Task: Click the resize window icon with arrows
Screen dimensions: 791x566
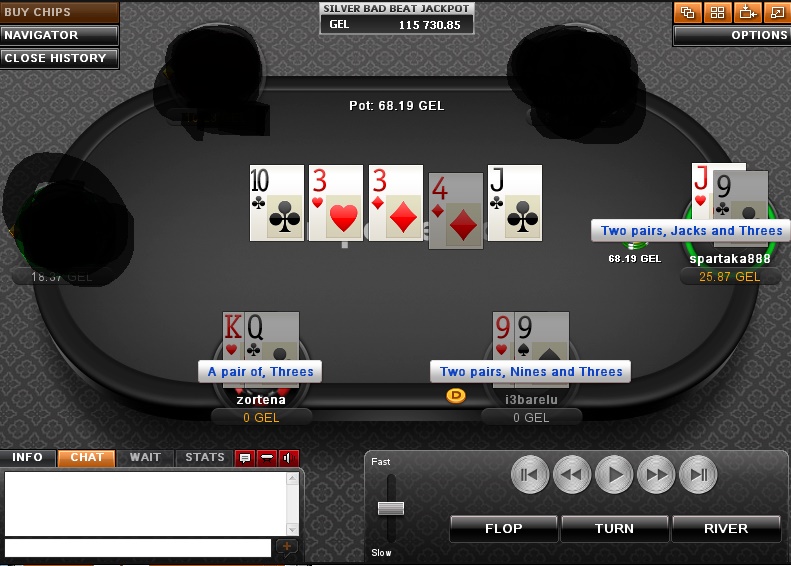Action: point(746,12)
